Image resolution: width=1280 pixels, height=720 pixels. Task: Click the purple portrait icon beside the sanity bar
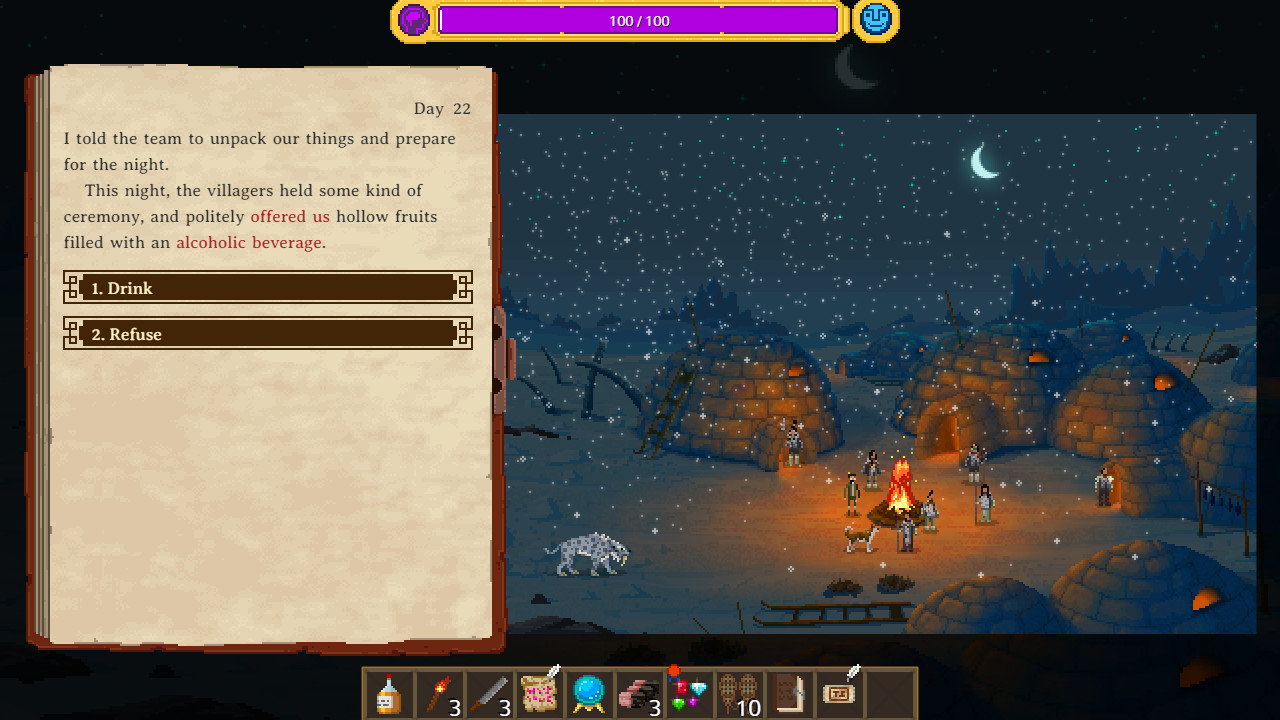click(413, 19)
